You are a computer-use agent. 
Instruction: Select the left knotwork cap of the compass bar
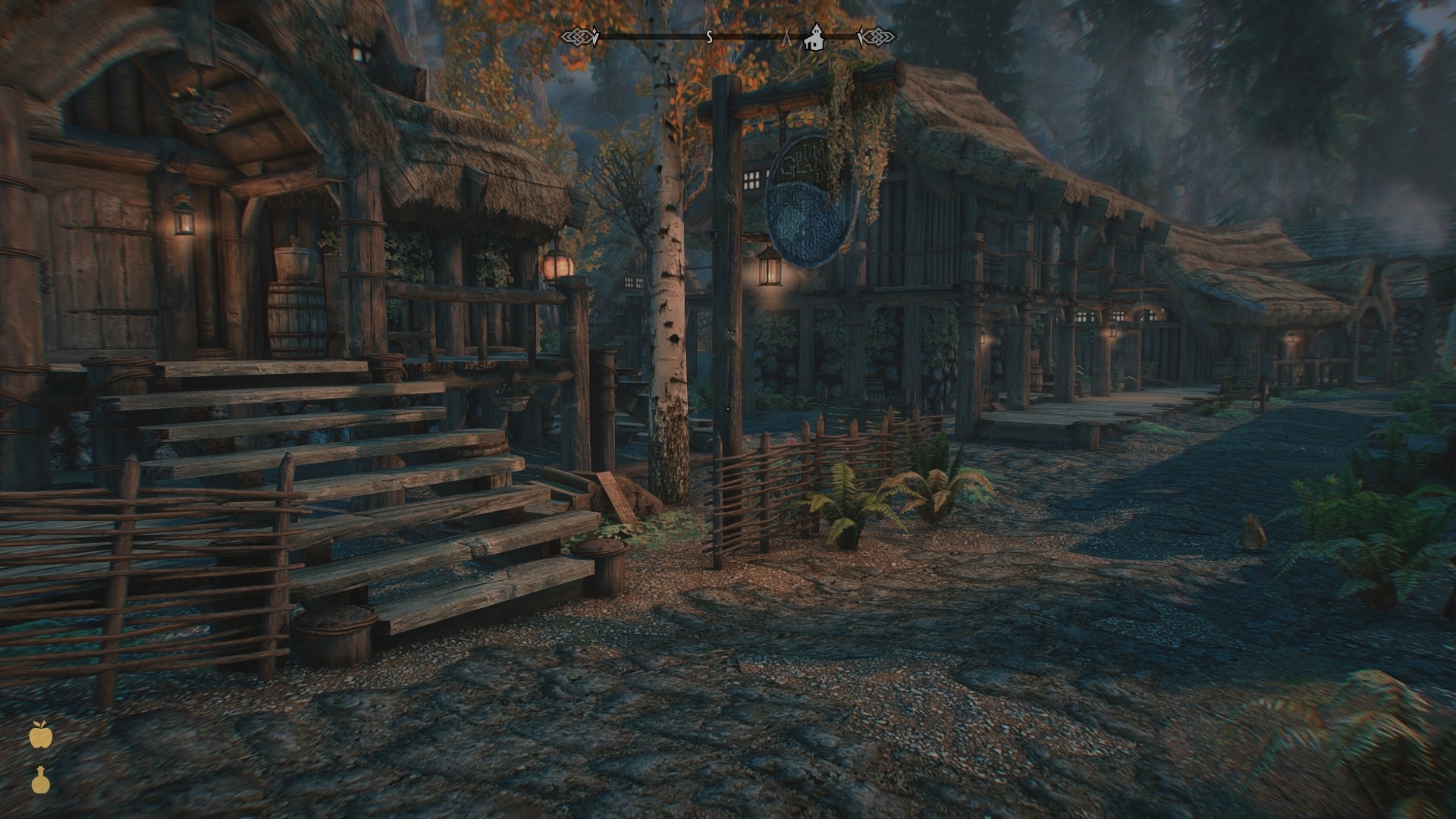coord(578,35)
